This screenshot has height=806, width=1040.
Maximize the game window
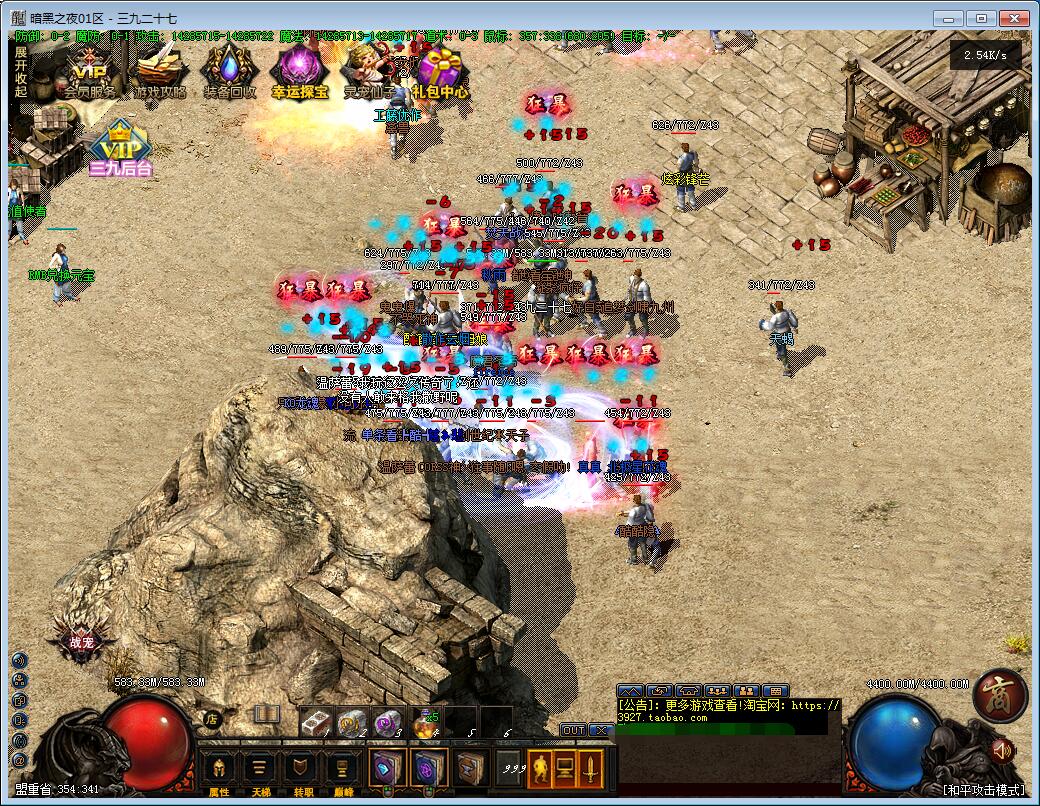pyautogui.click(x=982, y=18)
